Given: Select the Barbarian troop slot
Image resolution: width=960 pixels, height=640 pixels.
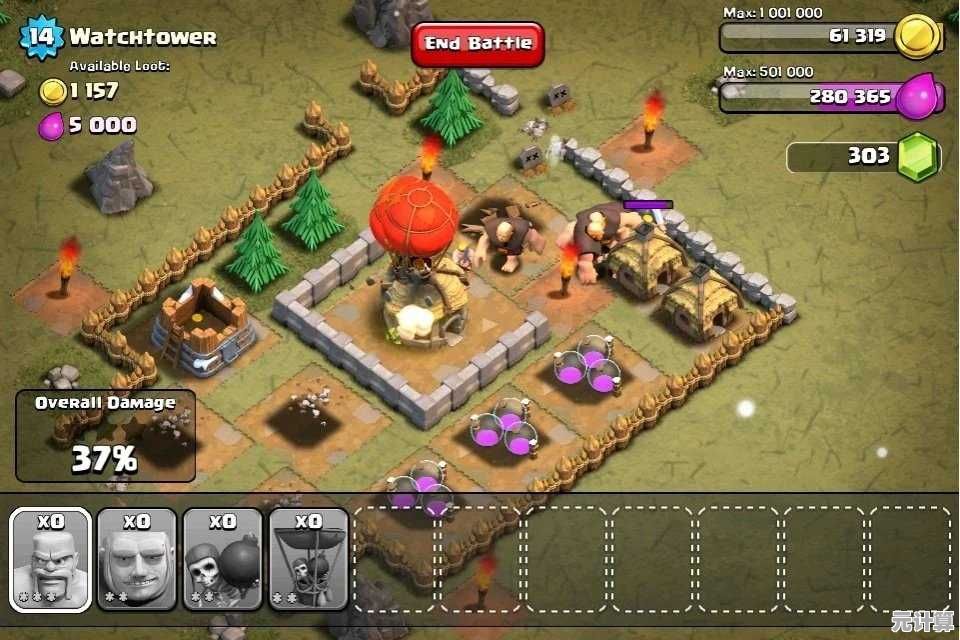Looking at the screenshot, I should (51, 559).
